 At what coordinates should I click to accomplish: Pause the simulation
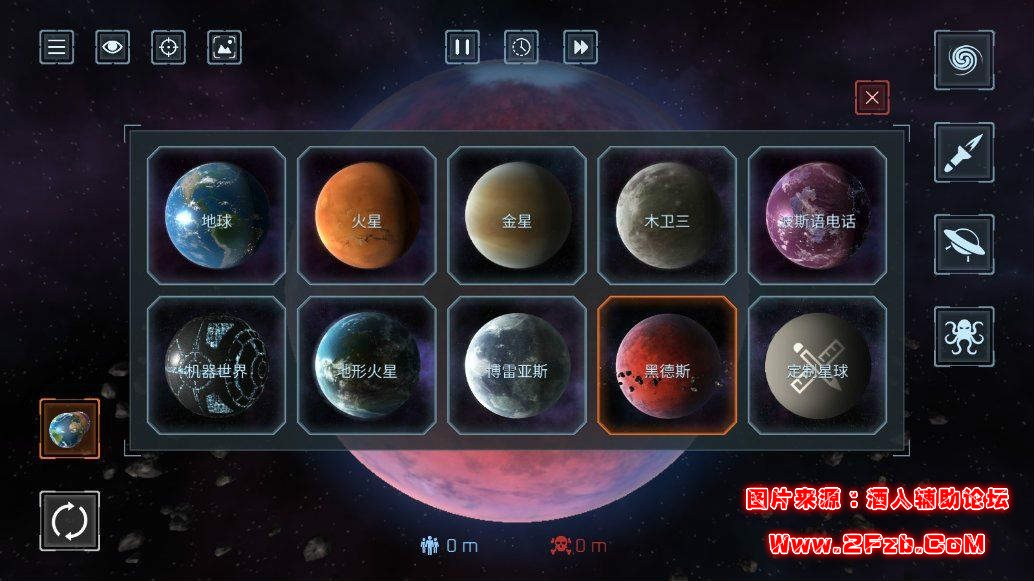[x=462, y=47]
